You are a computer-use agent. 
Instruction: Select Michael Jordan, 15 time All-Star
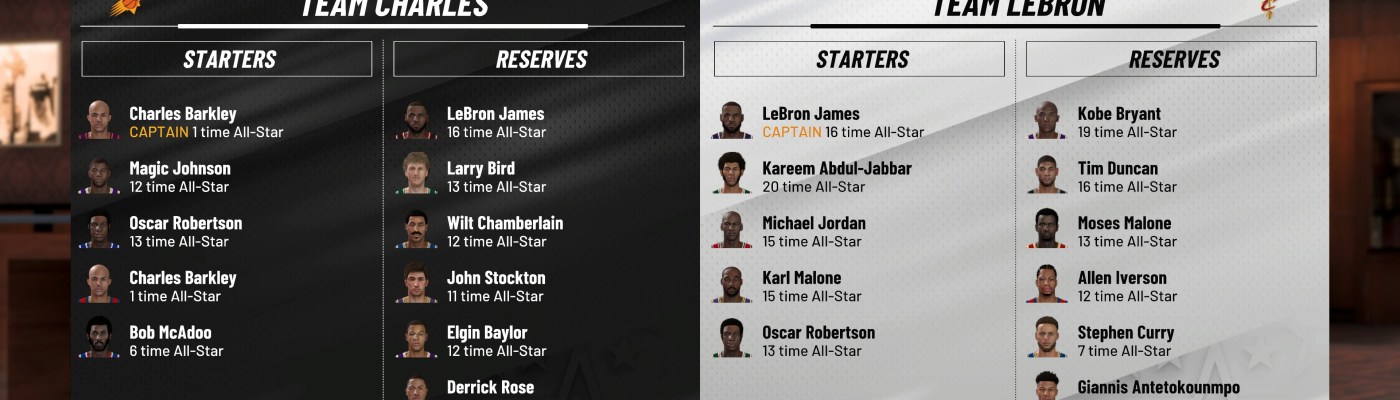point(813,232)
